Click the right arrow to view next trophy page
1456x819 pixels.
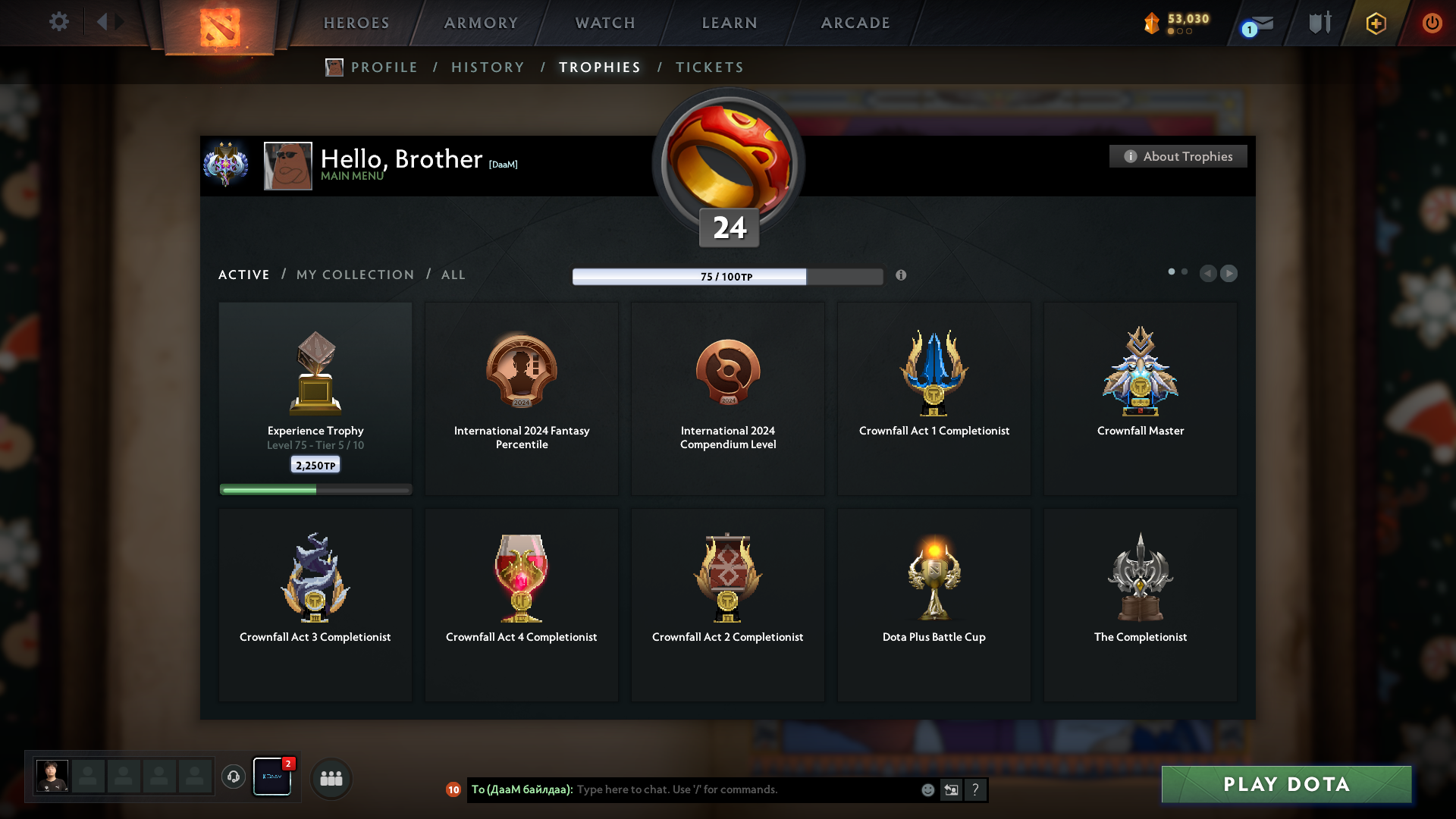pyautogui.click(x=1228, y=274)
